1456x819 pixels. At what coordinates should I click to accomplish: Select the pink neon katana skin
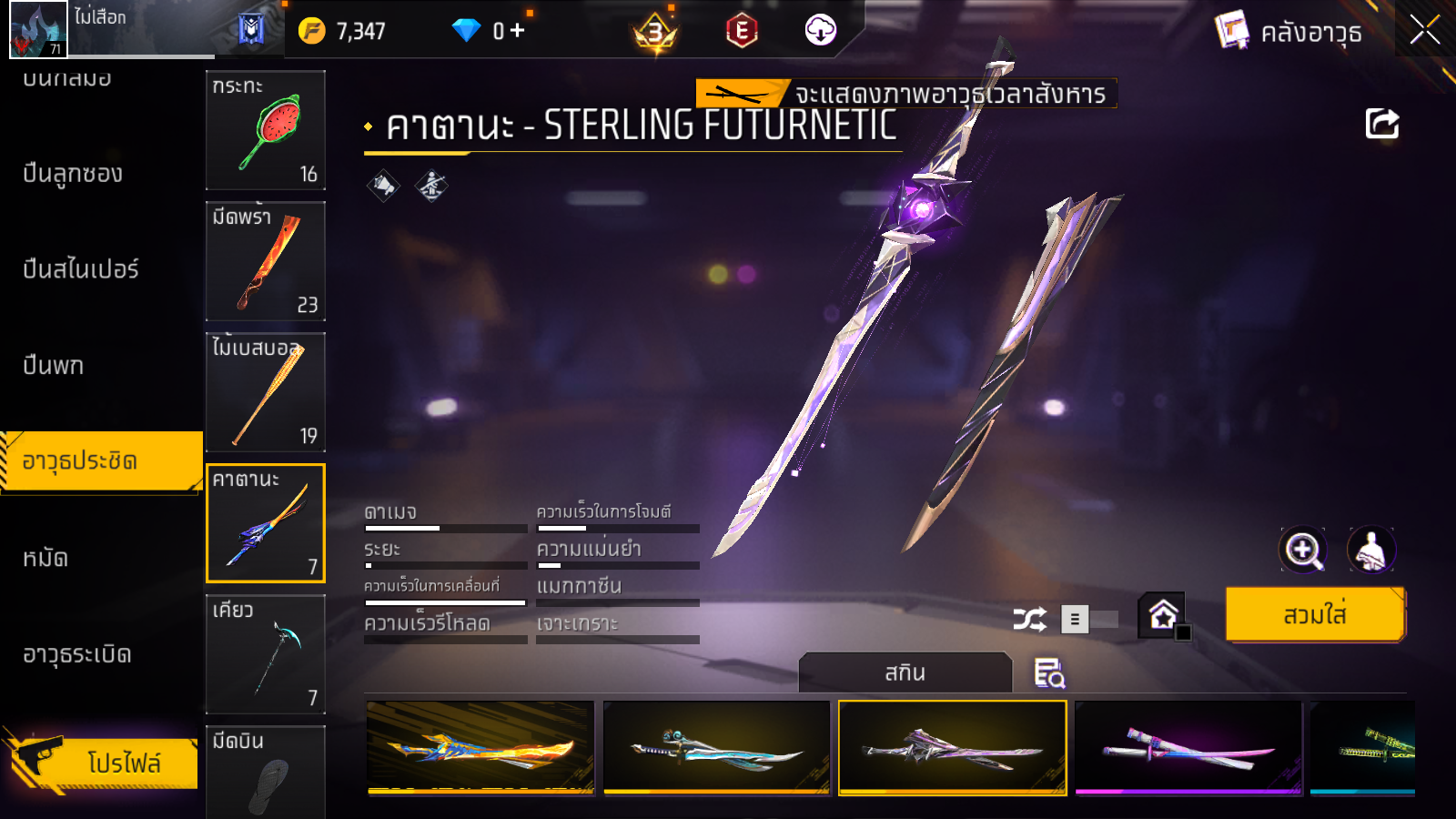[x=1188, y=748]
